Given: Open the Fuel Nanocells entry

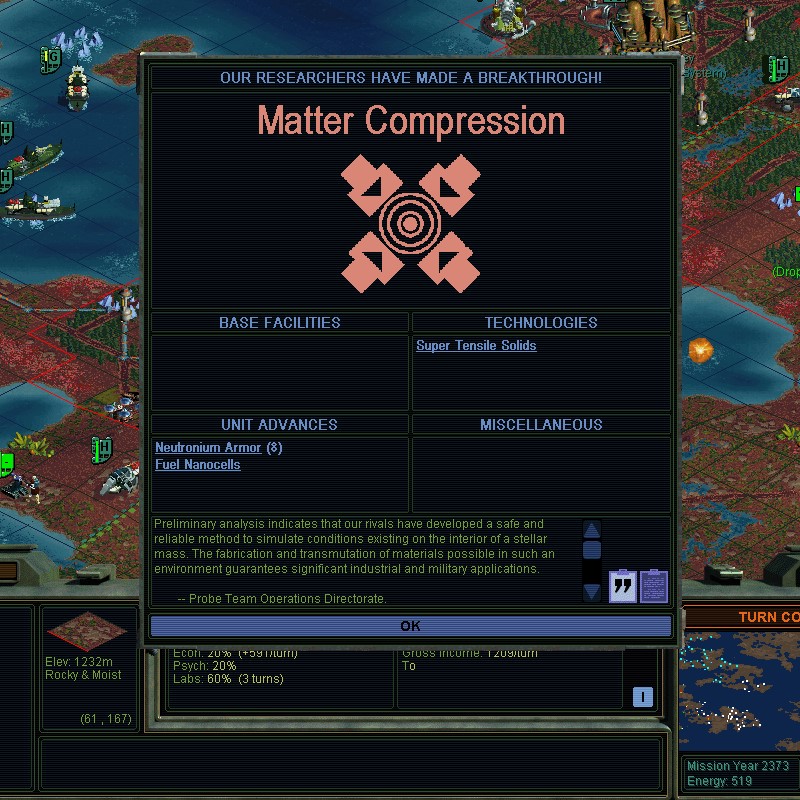Looking at the screenshot, I should (x=198, y=465).
